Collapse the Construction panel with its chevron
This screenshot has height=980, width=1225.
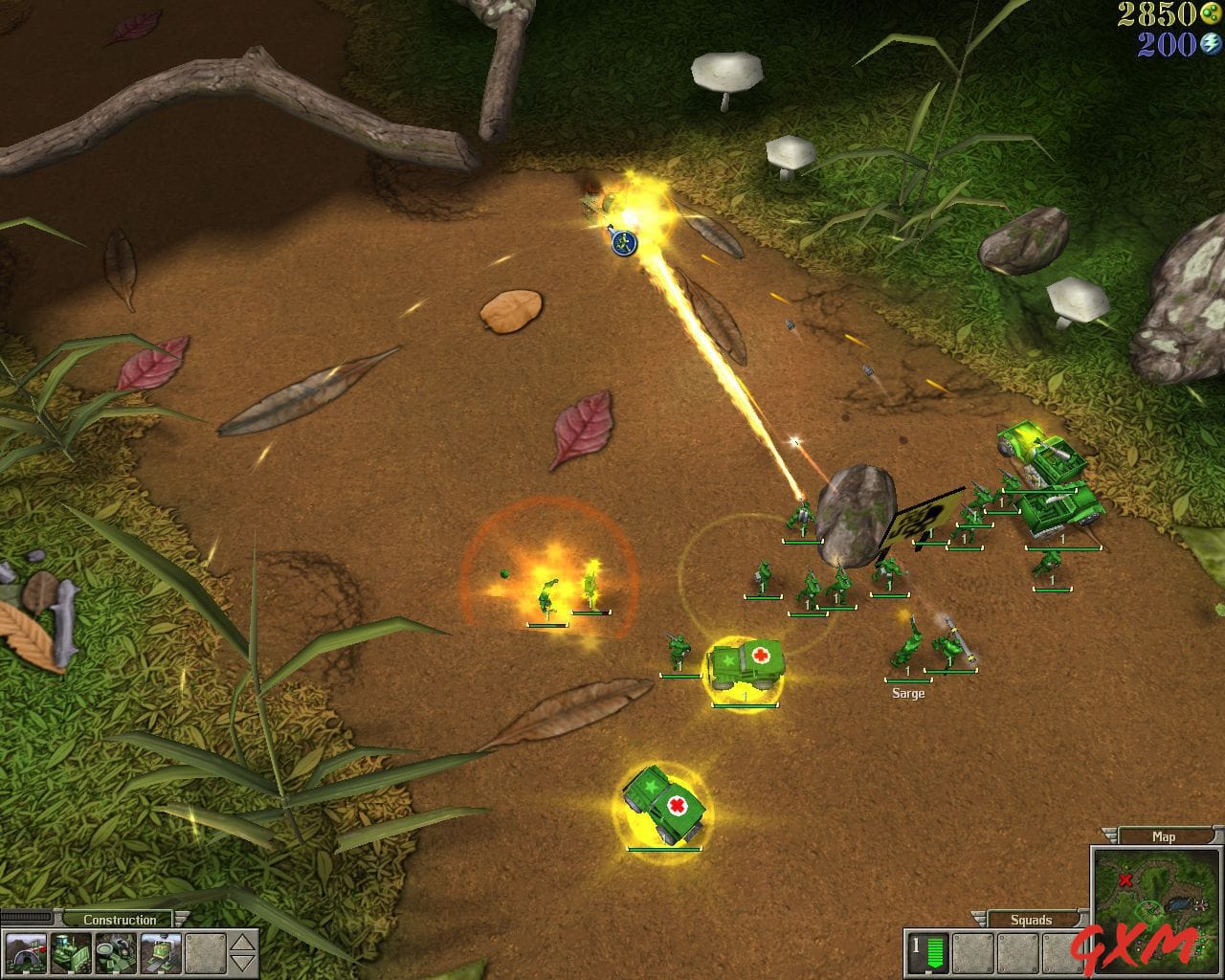[x=180, y=920]
